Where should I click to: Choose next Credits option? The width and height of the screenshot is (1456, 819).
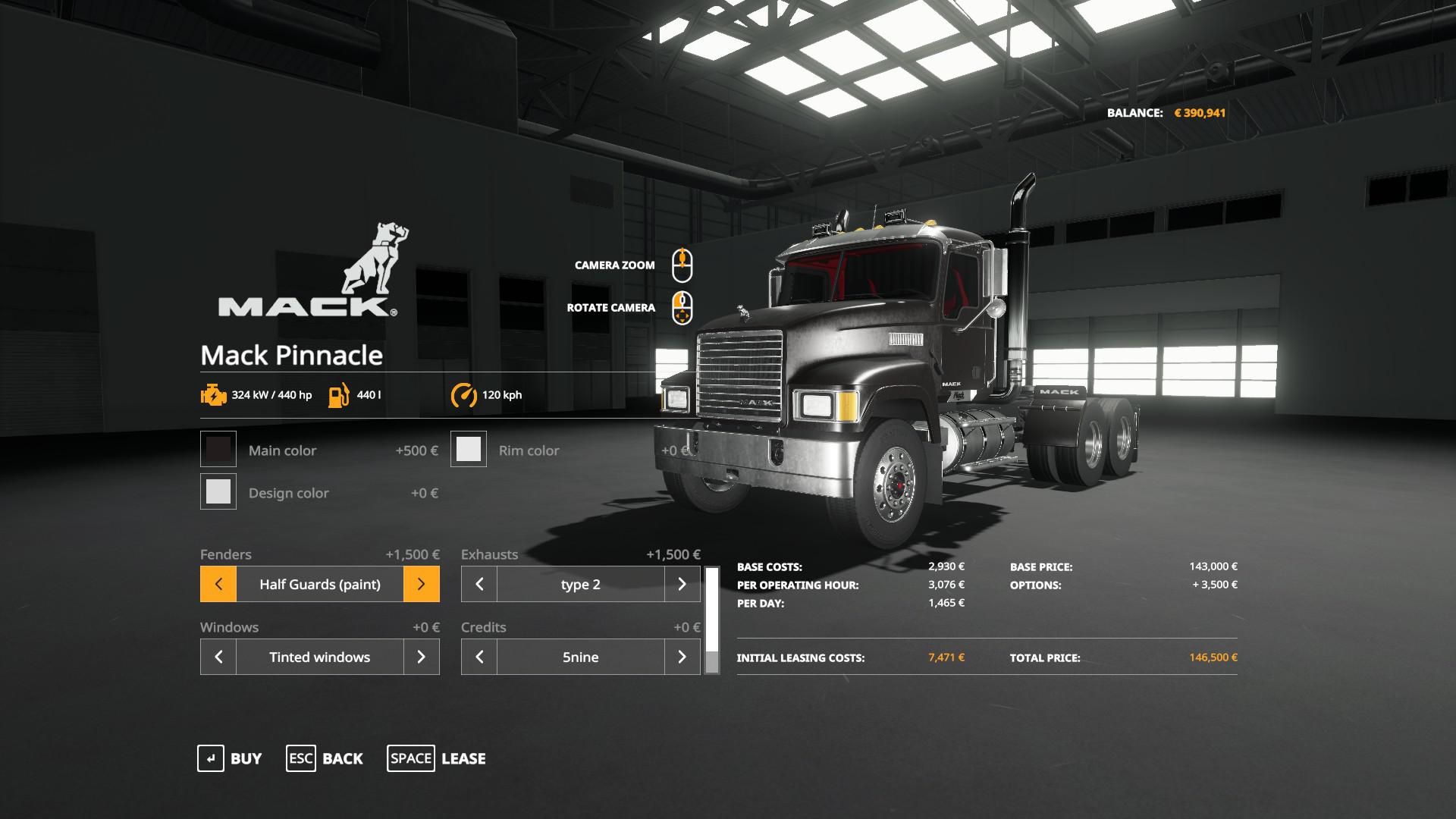click(x=682, y=657)
